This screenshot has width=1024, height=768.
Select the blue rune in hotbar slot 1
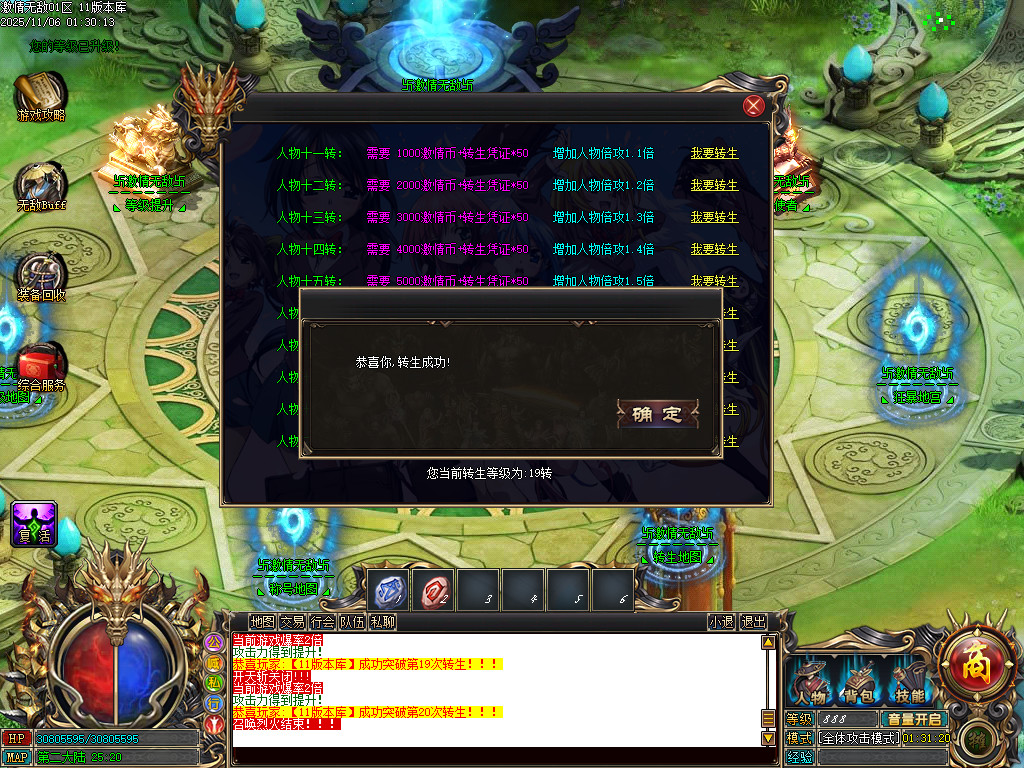pyautogui.click(x=388, y=590)
